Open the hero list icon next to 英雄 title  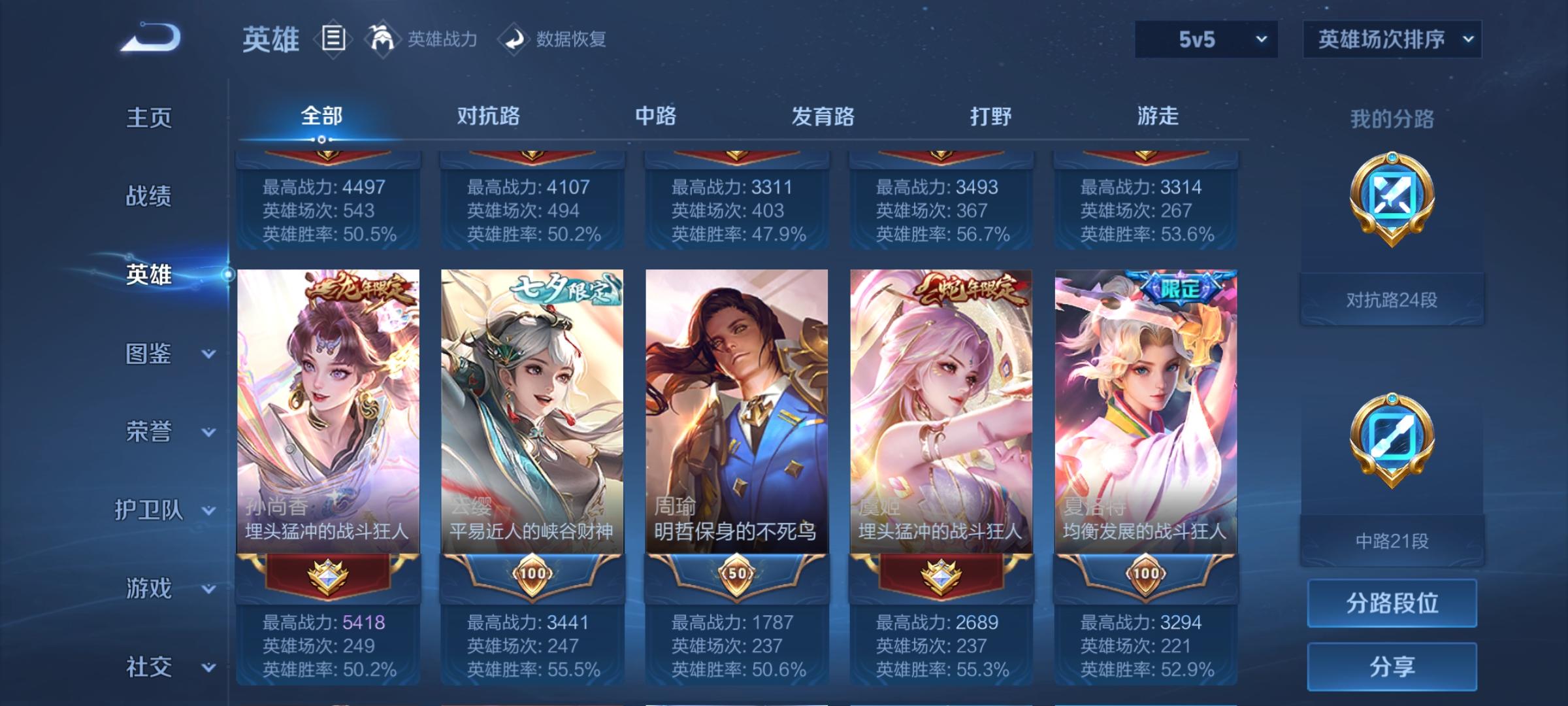pos(332,38)
